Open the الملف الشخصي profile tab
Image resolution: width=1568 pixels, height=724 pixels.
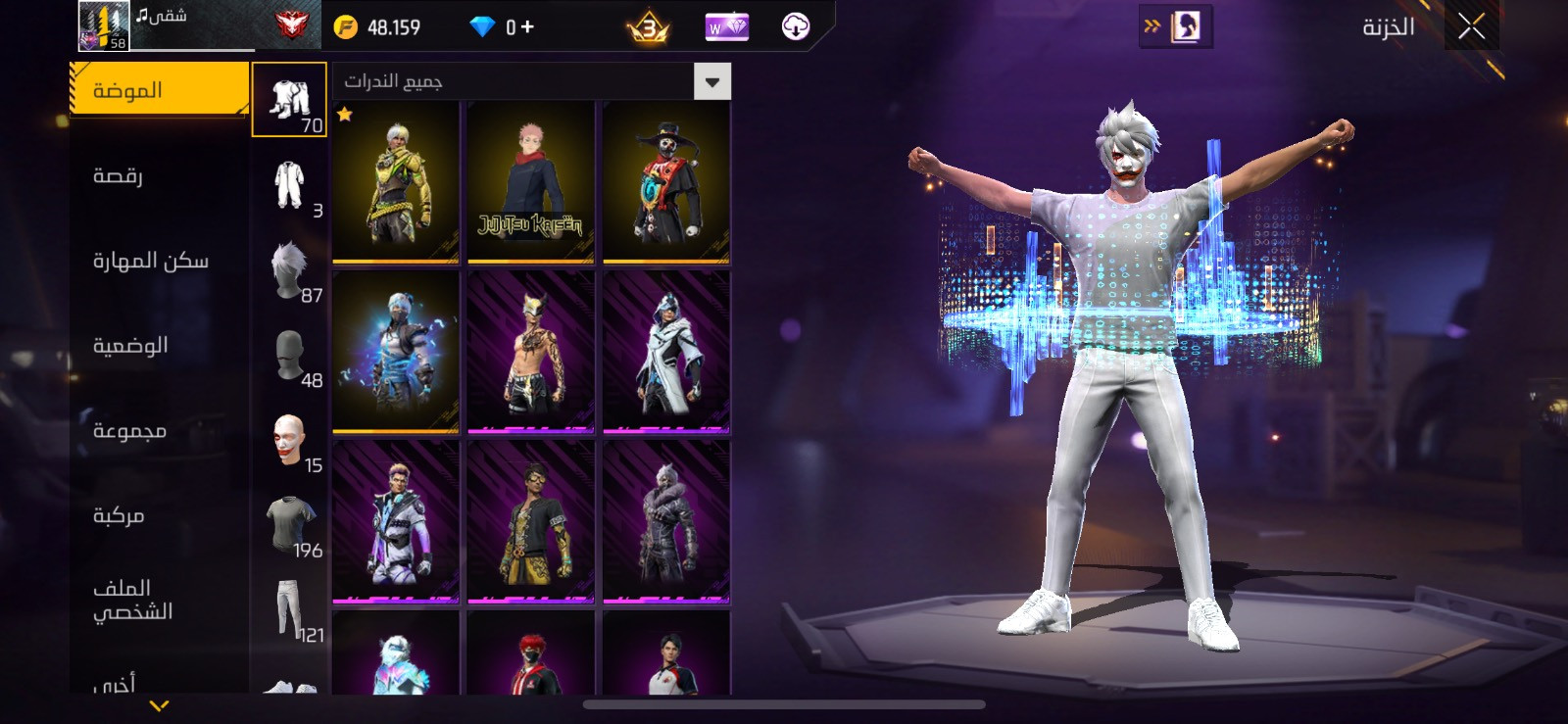132,599
